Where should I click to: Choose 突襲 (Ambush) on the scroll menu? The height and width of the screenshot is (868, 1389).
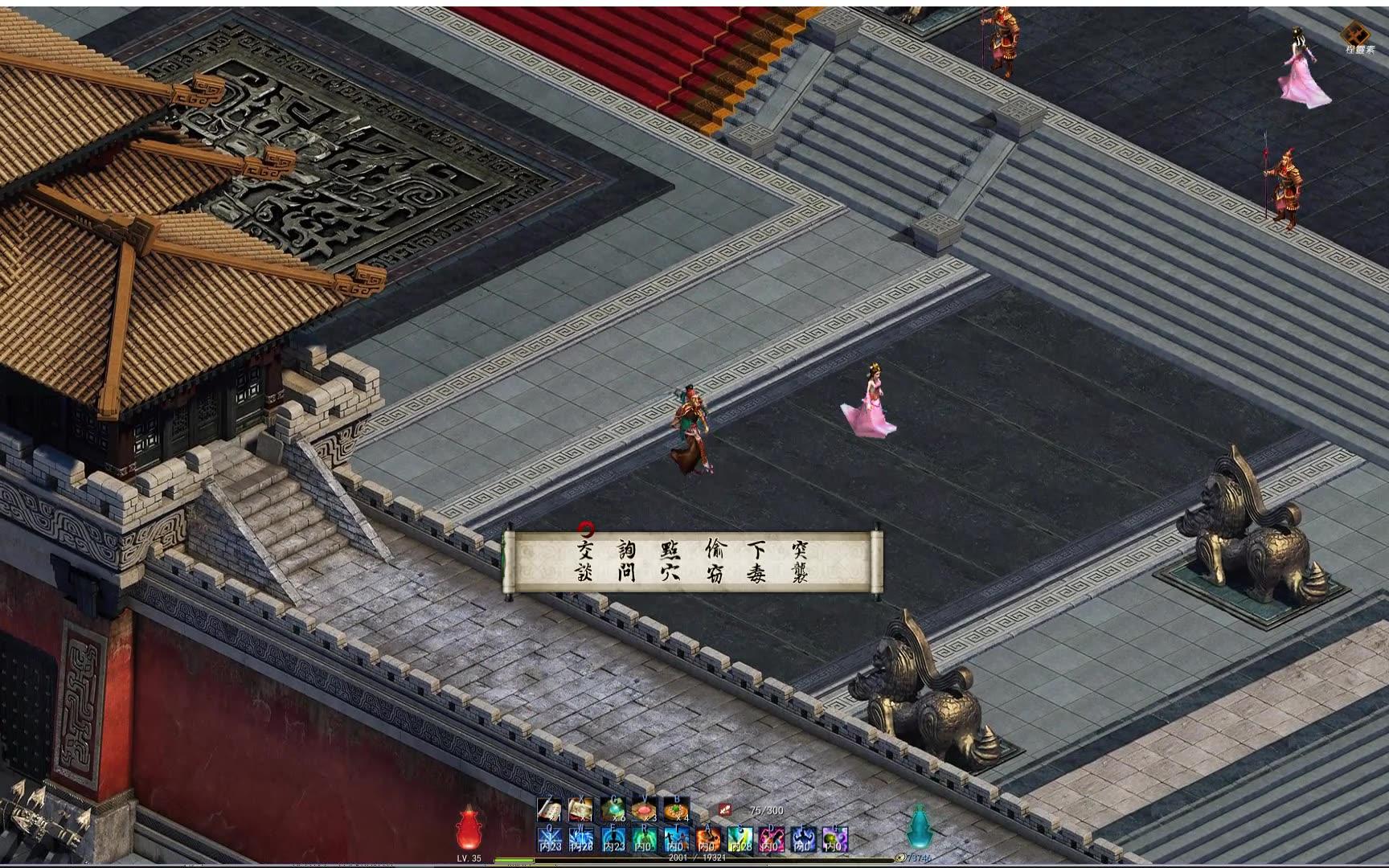[x=801, y=561]
